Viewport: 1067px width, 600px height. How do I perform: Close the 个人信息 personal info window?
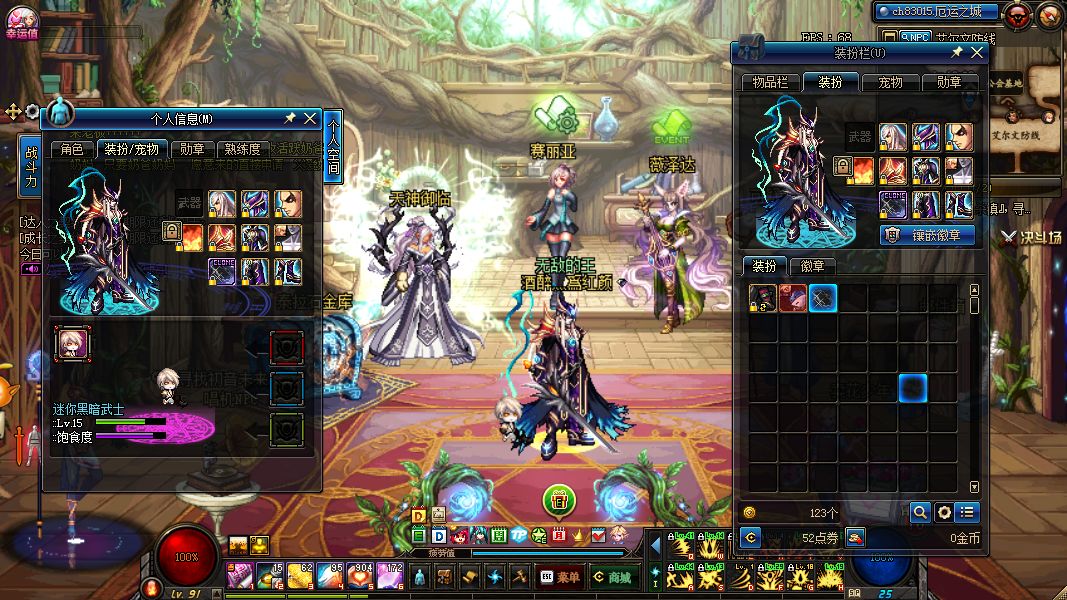point(310,119)
